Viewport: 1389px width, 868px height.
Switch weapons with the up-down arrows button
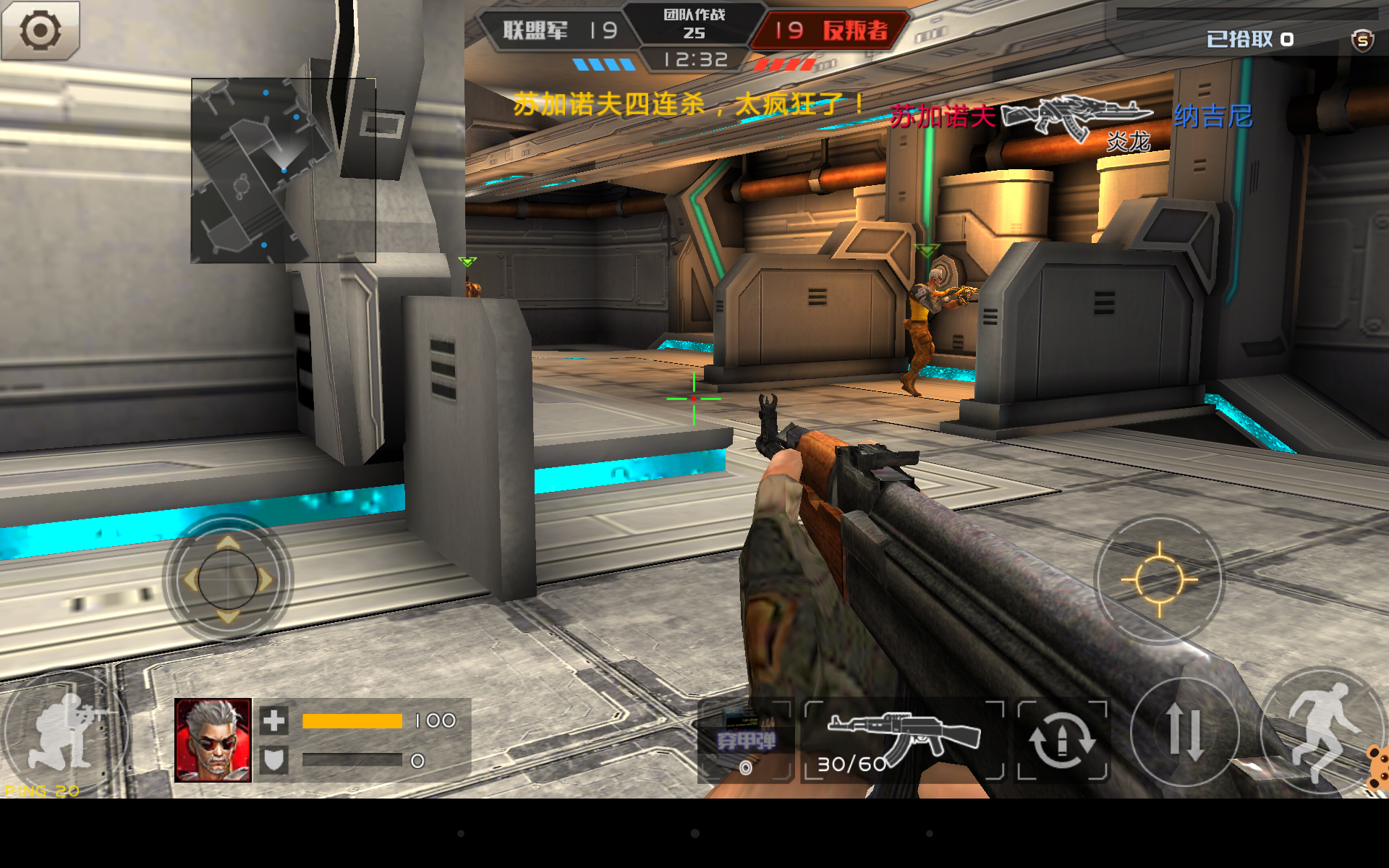(1184, 732)
